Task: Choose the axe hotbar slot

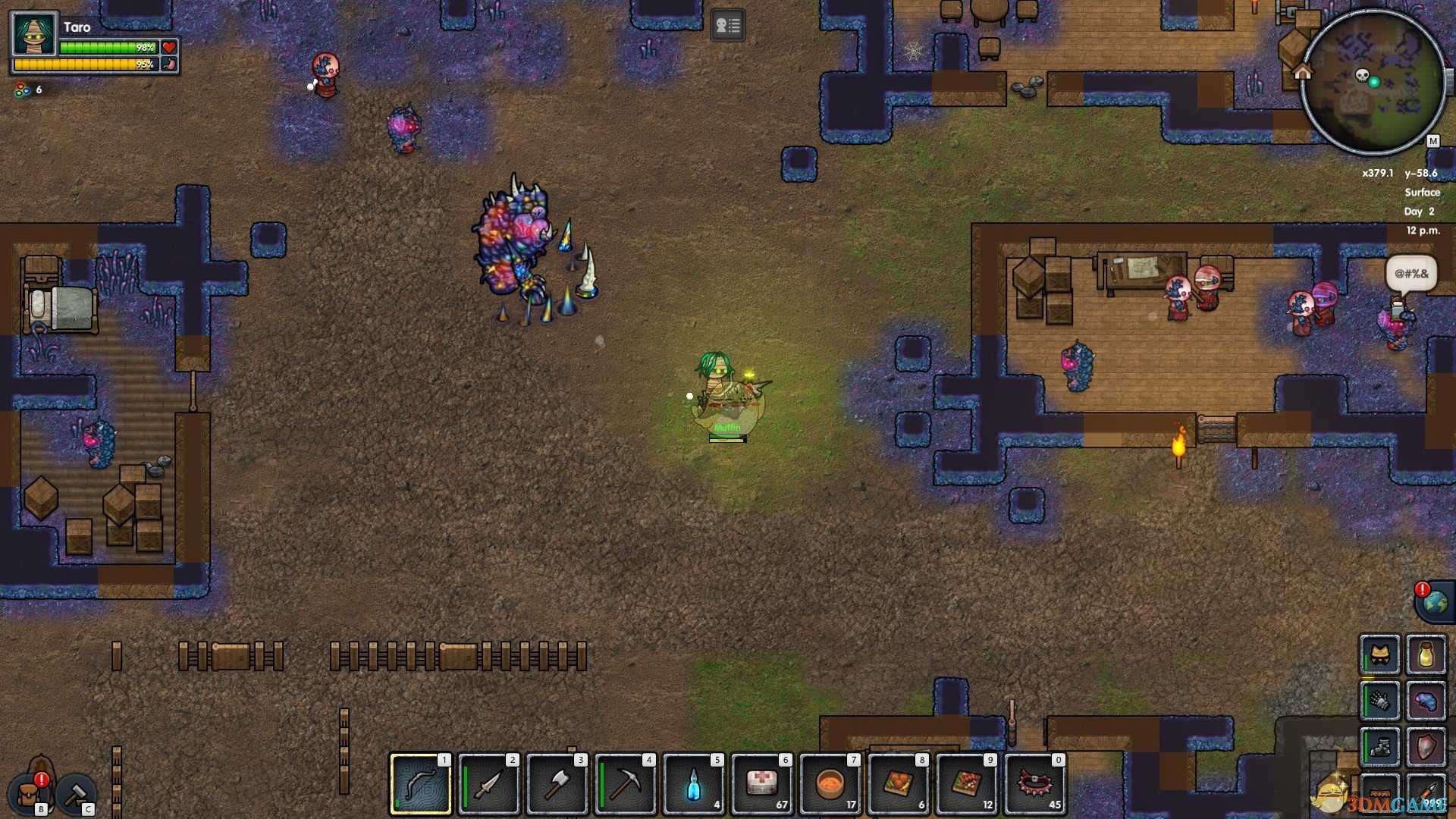Action: point(557,784)
